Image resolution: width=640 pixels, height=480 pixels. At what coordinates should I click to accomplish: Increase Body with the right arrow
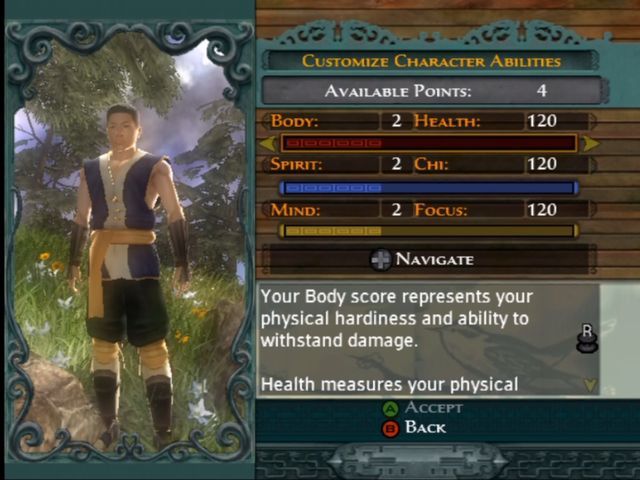(590, 143)
